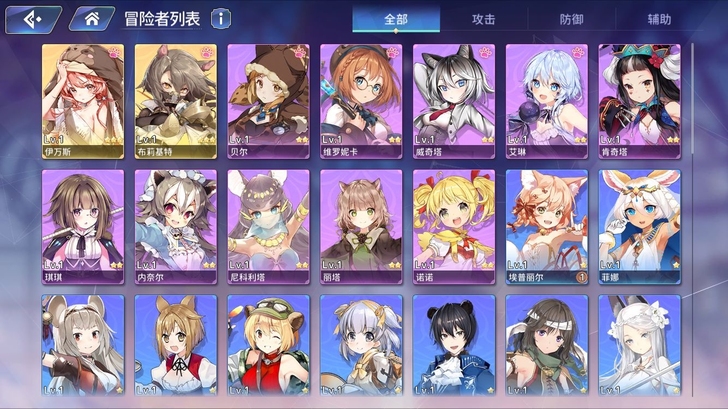Select 维罗妮卡 with glasses
Screen dimensions: 728x409
(361, 100)
